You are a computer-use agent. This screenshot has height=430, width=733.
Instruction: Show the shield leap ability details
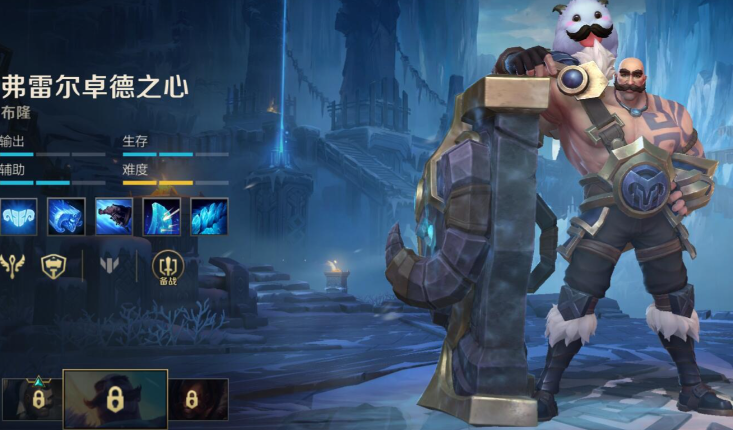pos(113,216)
